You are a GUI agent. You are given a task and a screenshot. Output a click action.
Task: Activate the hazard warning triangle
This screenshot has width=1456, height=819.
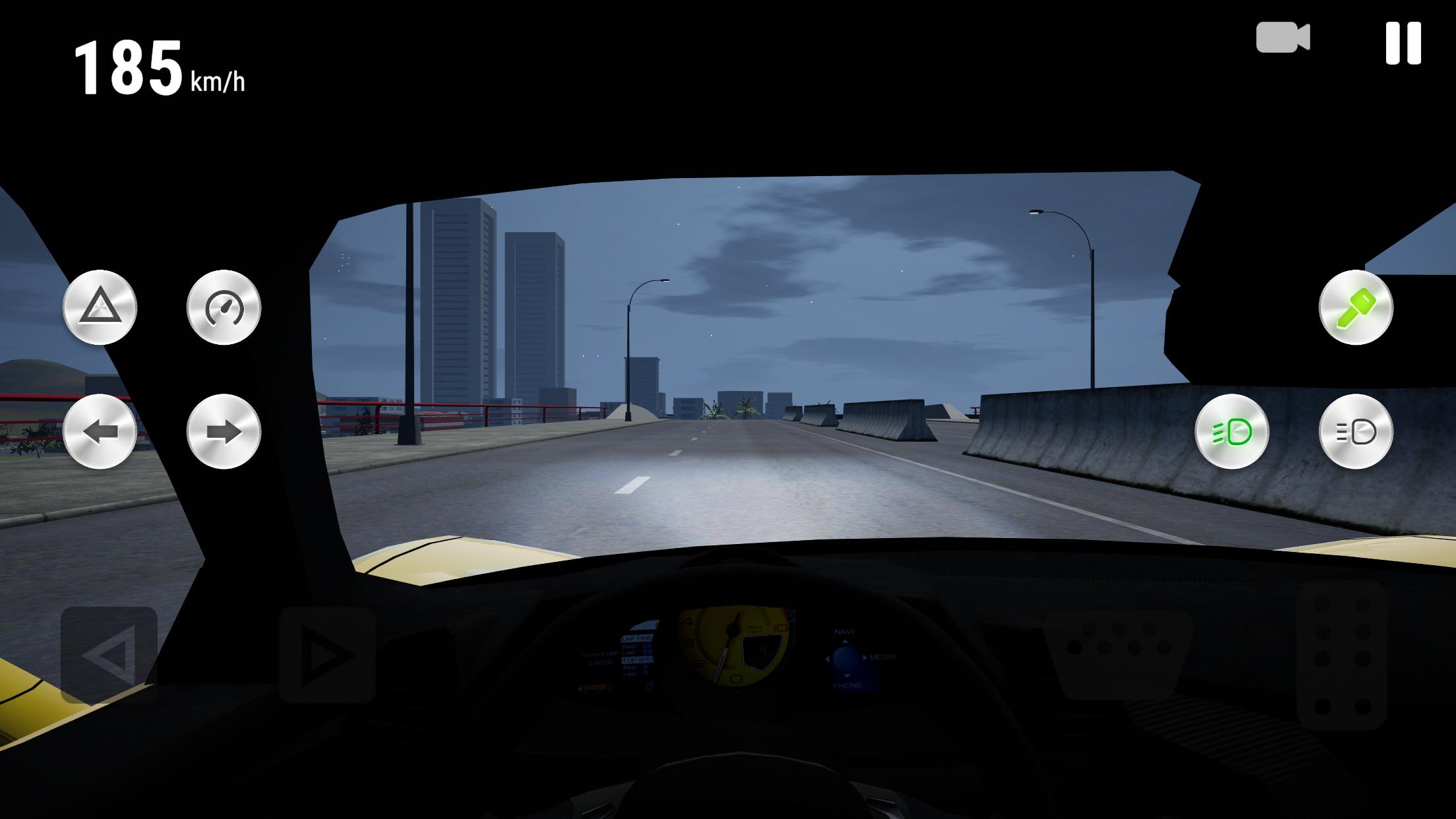click(100, 307)
